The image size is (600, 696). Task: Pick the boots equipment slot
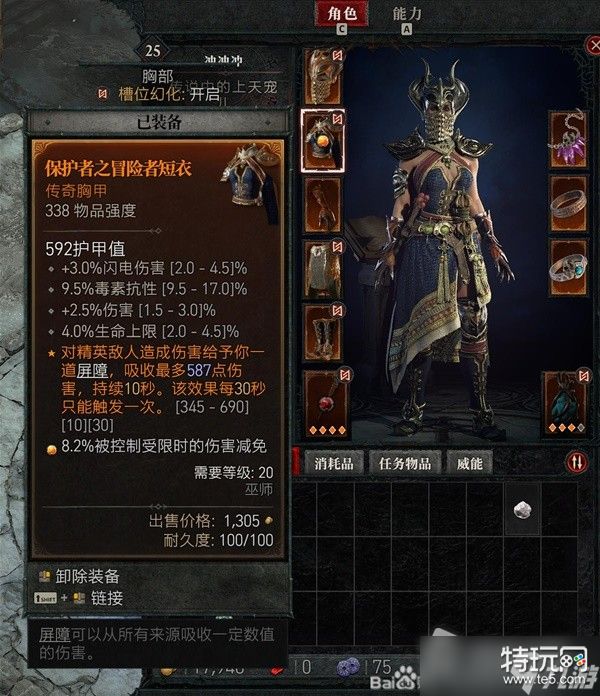point(323,332)
